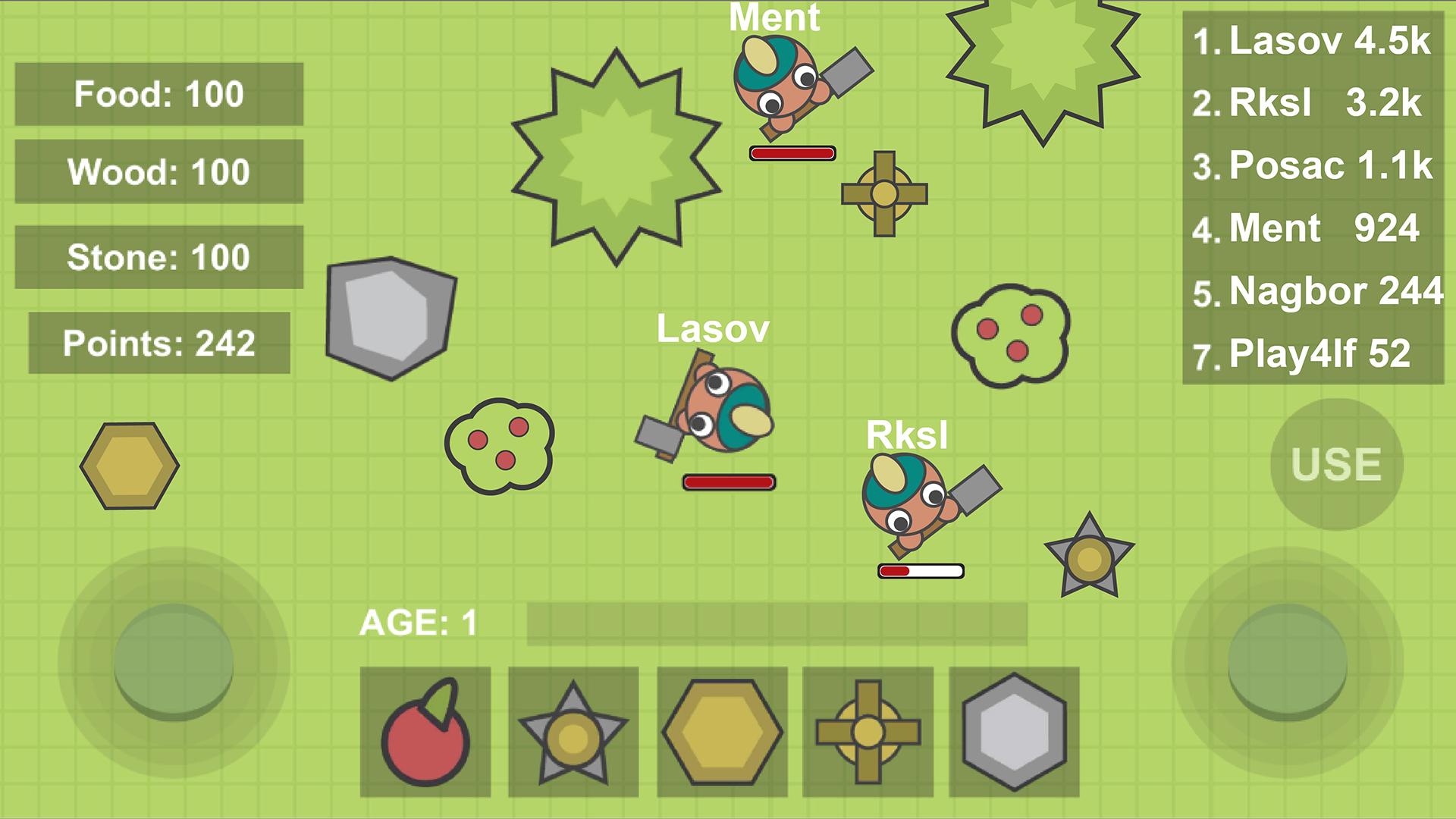1456x819 pixels.
Task: Click the Points 242 display
Action: coord(158,344)
